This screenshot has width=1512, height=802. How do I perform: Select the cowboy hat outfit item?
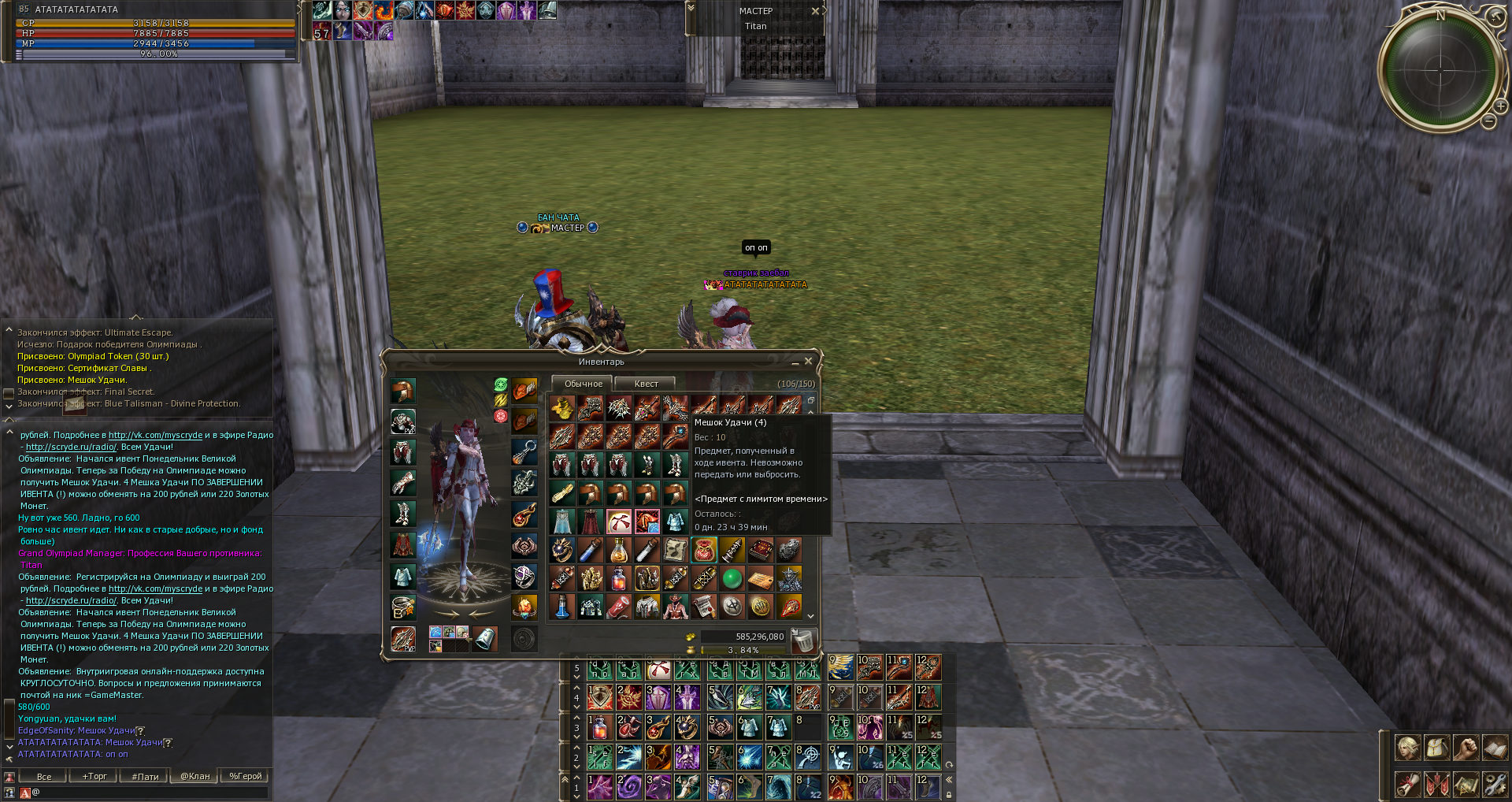point(675,607)
